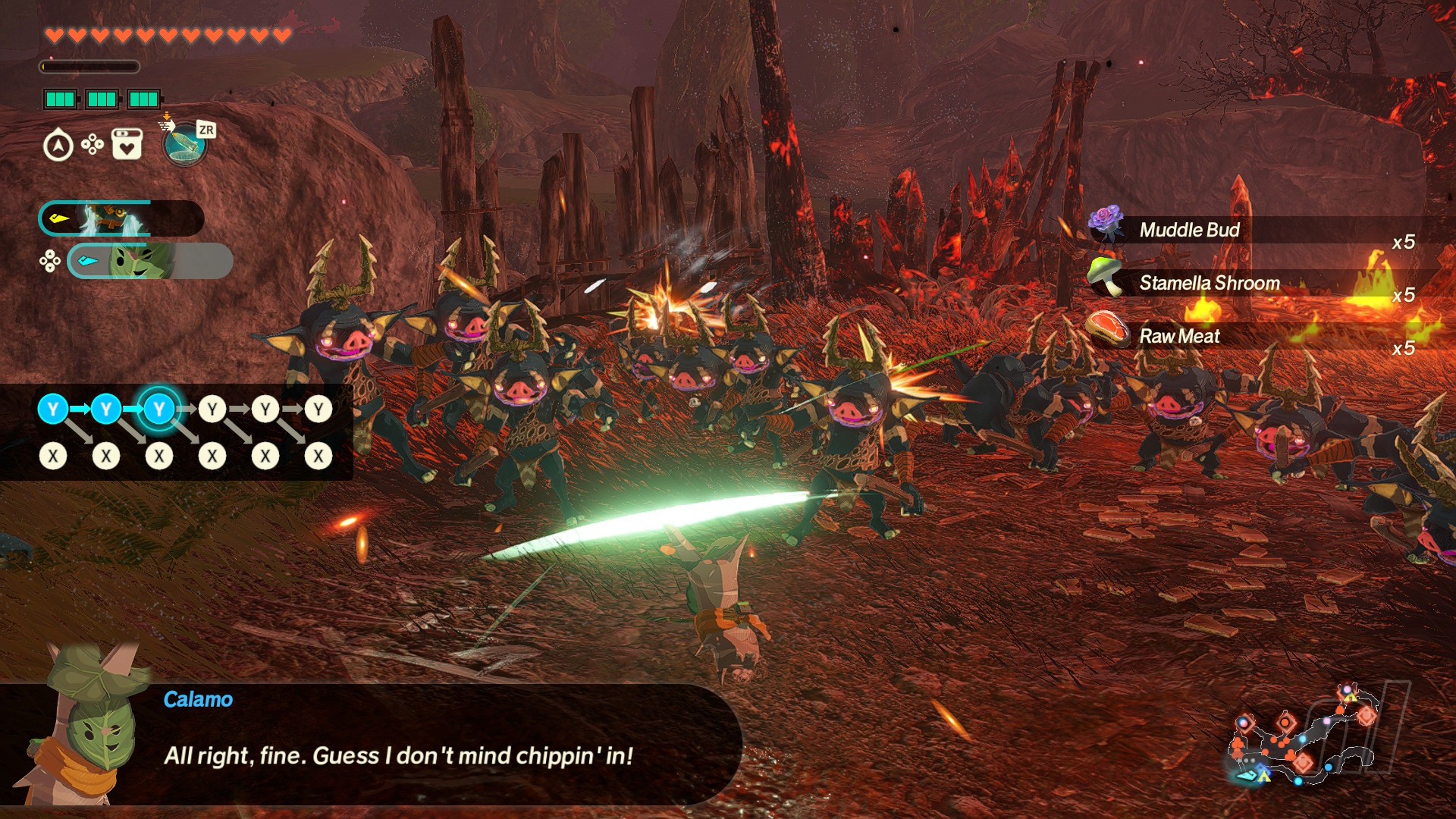Select the compass arrow icon
1456x819 pixels.
(x=58, y=146)
